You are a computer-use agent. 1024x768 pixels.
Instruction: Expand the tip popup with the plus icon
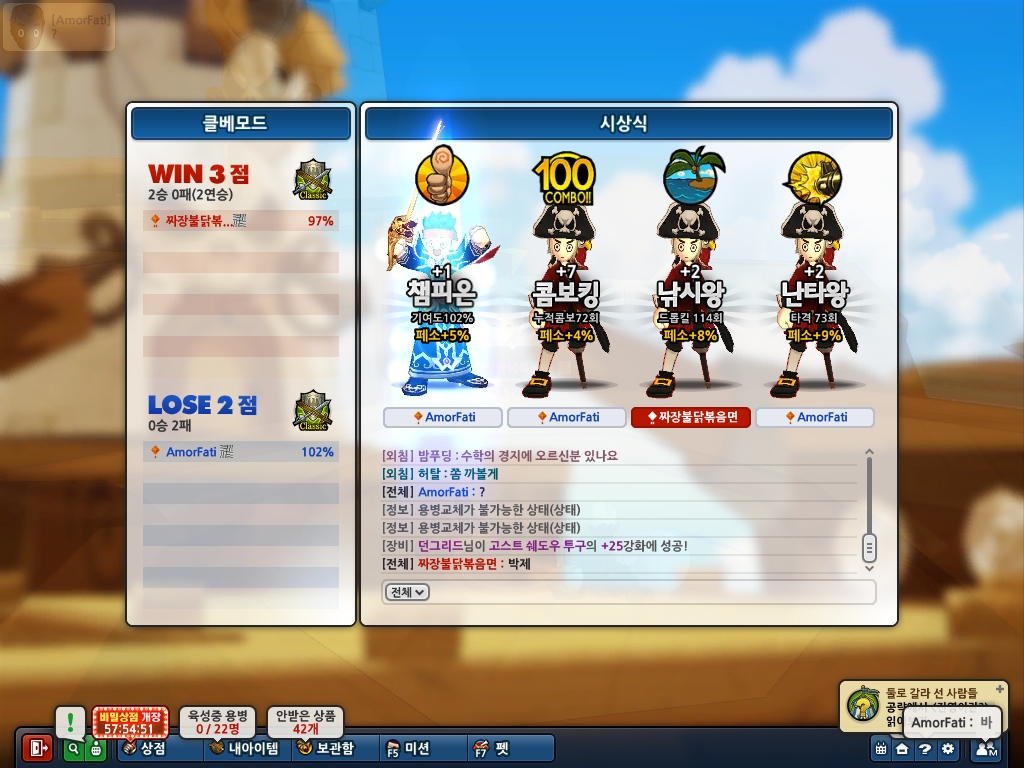(x=1000, y=690)
